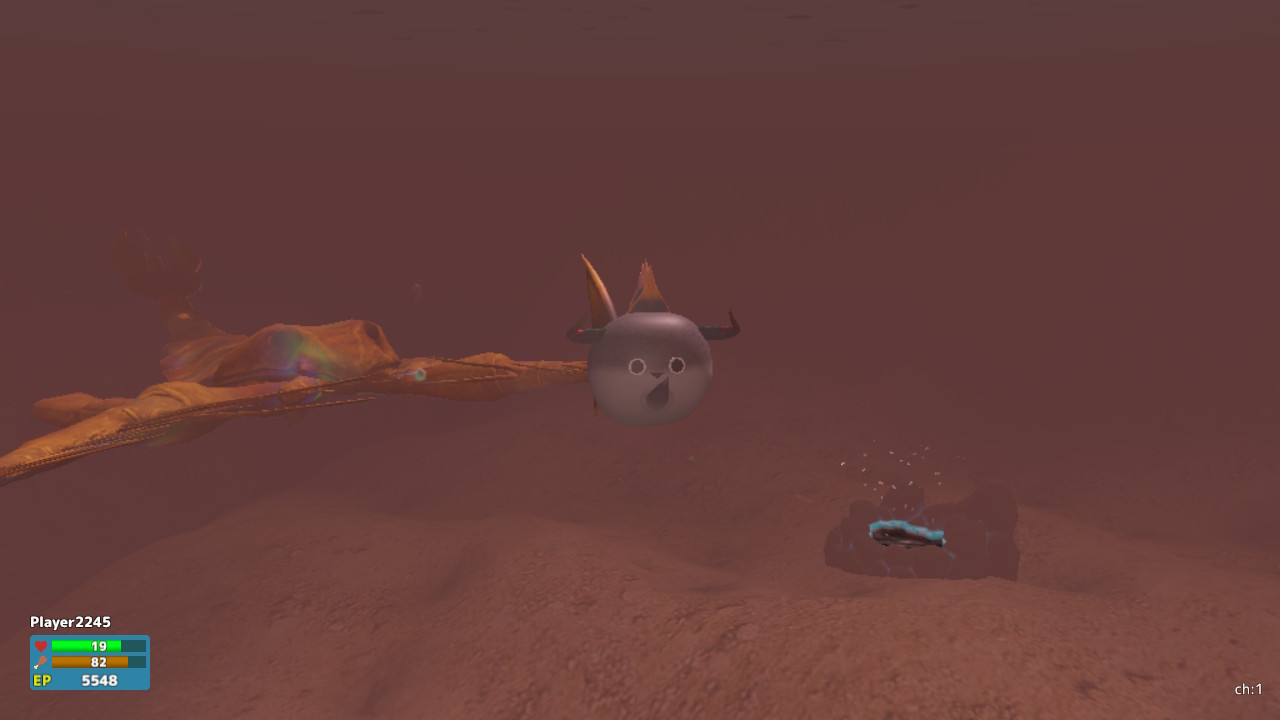Click the Player2245 name label
The width and height of the screenshot is (1280, 720).
70,621
